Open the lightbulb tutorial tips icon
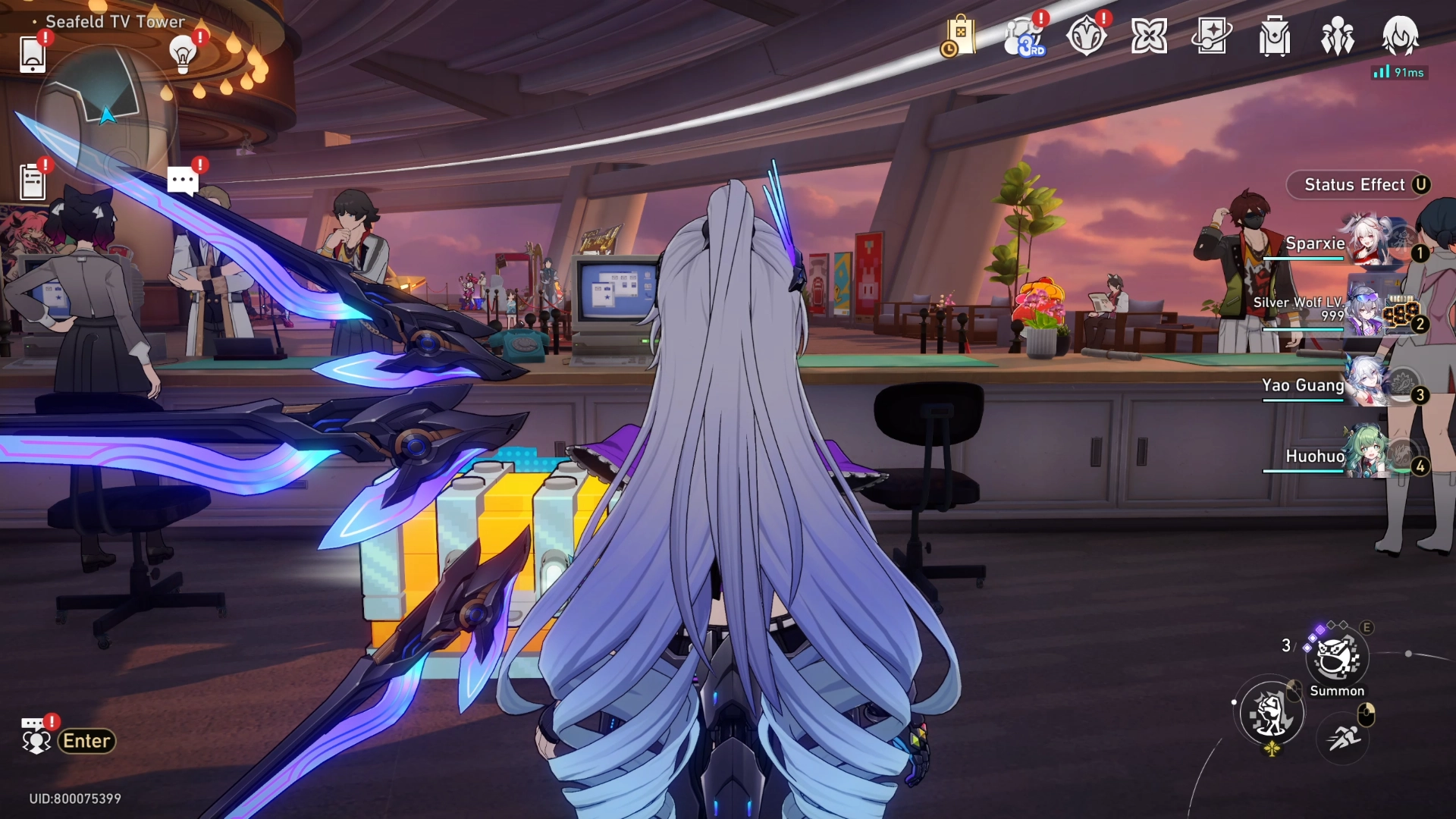This screenshot has height=819, width=1456. tap(183, 54)
